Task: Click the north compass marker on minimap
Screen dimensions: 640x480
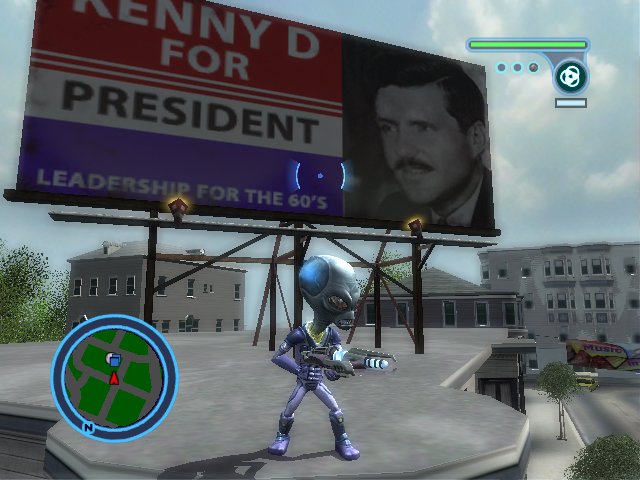Action: coord(88,427)
